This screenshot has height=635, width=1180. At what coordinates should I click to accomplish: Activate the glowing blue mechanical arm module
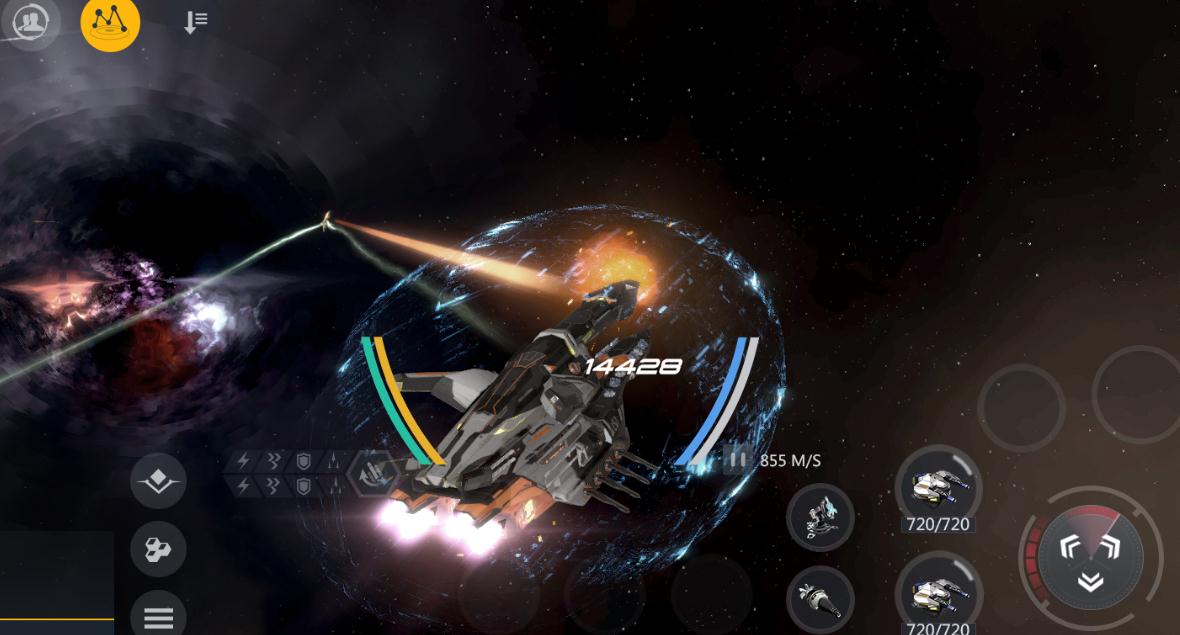pyautogui.click(x=820, y=517)
